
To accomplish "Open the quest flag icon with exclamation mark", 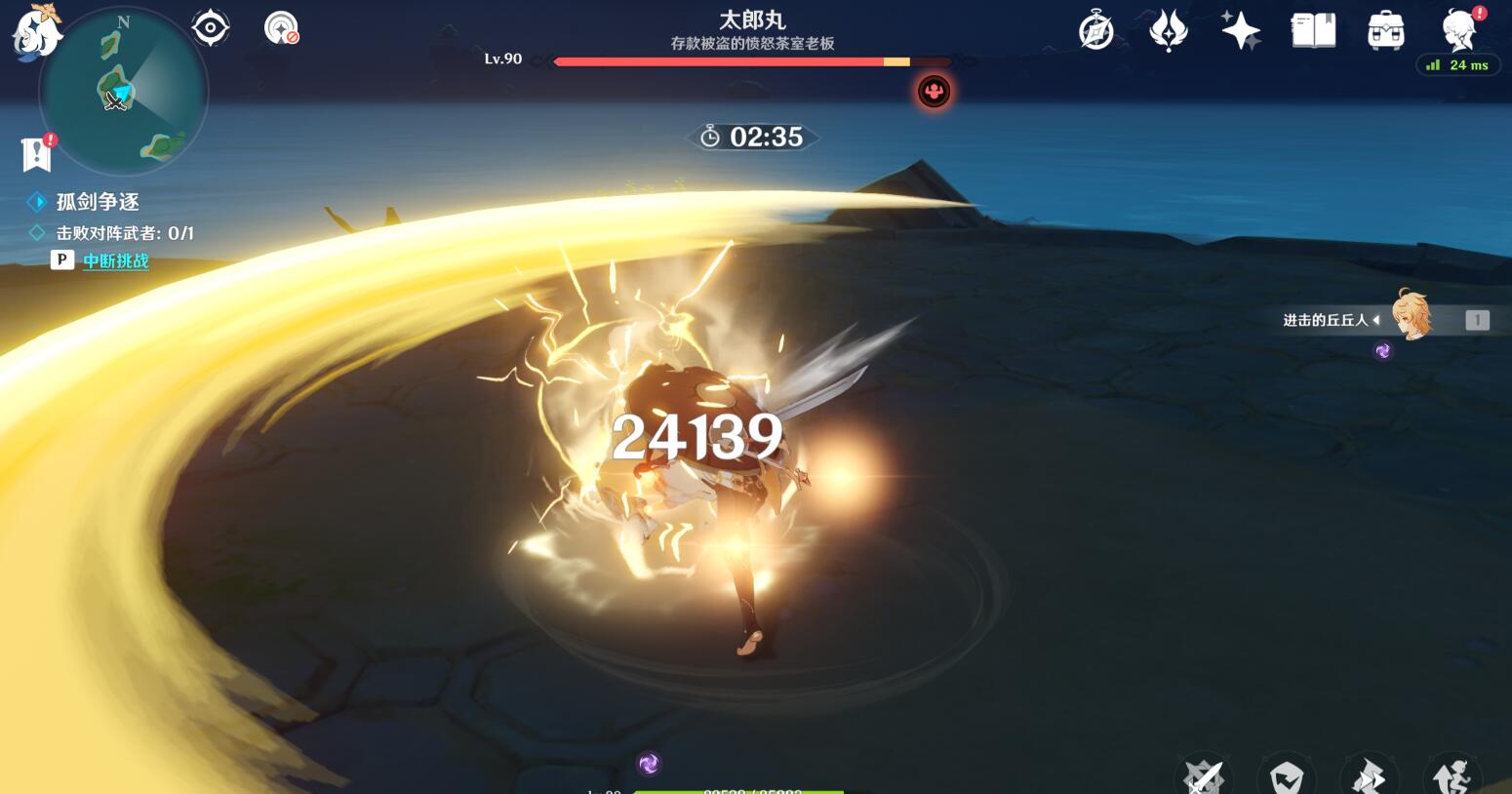I will click(37, 153).
